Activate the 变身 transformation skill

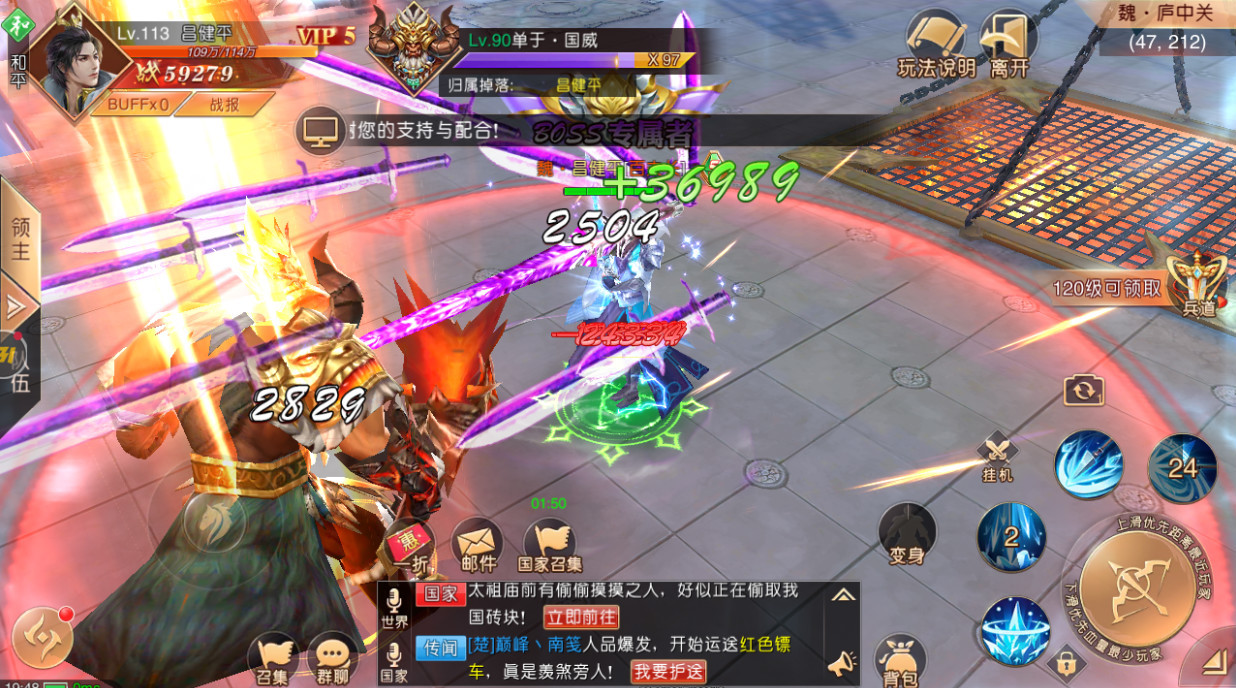coord(907,535)
